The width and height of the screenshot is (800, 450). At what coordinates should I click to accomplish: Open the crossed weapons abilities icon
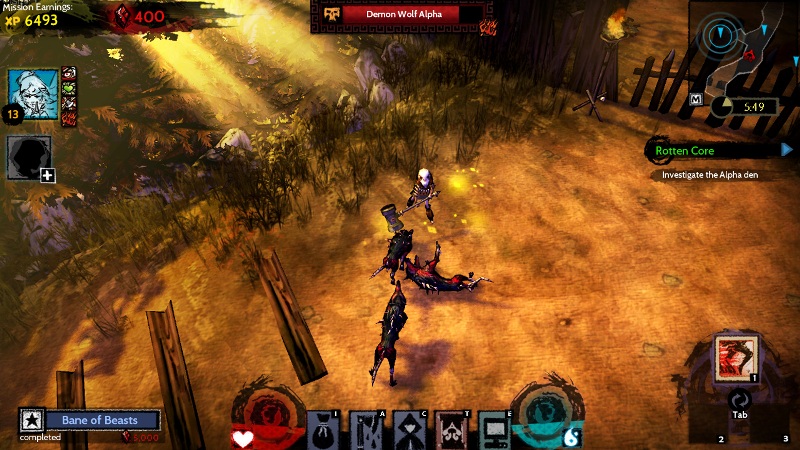coord(365,429)
